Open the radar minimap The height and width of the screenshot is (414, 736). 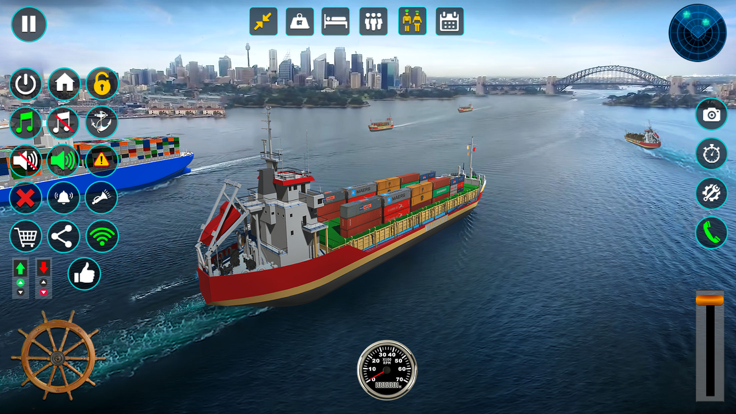tap(697, 33)
